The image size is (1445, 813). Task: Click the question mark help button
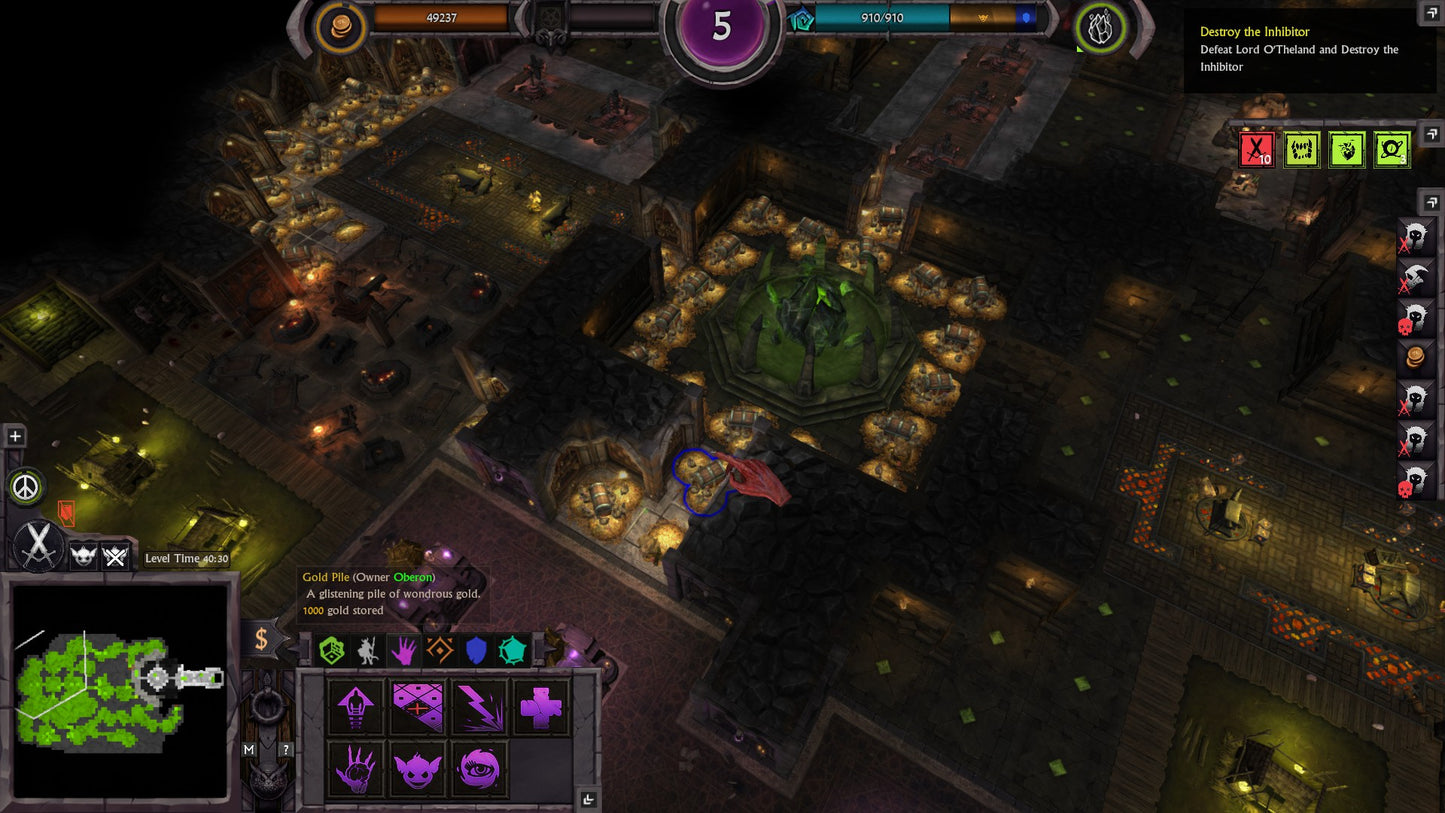click(x=288, y=750)
